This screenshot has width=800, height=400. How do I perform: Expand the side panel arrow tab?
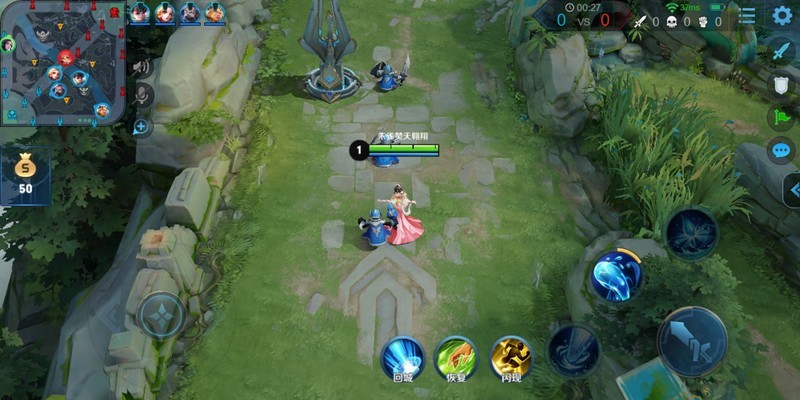(792, 189)
